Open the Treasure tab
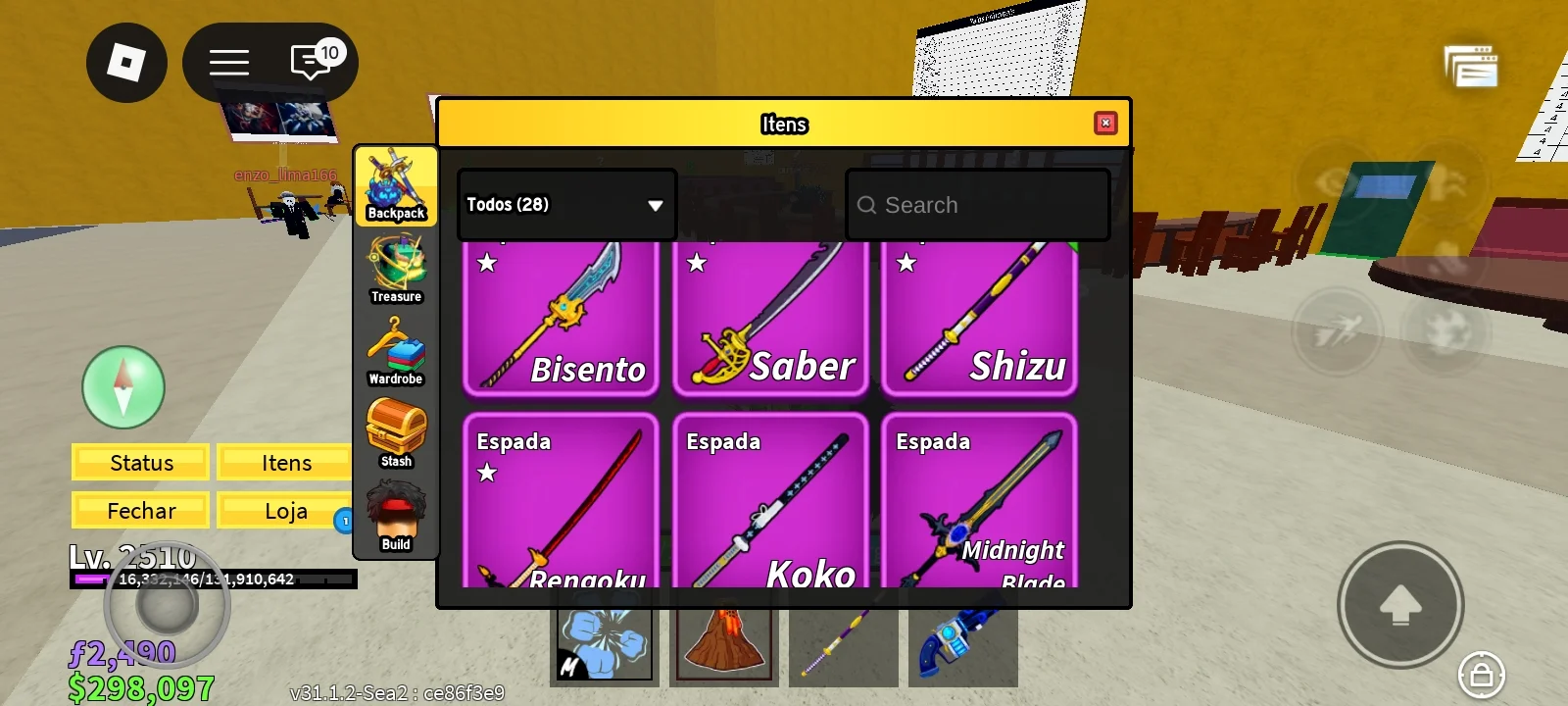Viewport: 1568px width, 706px height. click(396, 270)
